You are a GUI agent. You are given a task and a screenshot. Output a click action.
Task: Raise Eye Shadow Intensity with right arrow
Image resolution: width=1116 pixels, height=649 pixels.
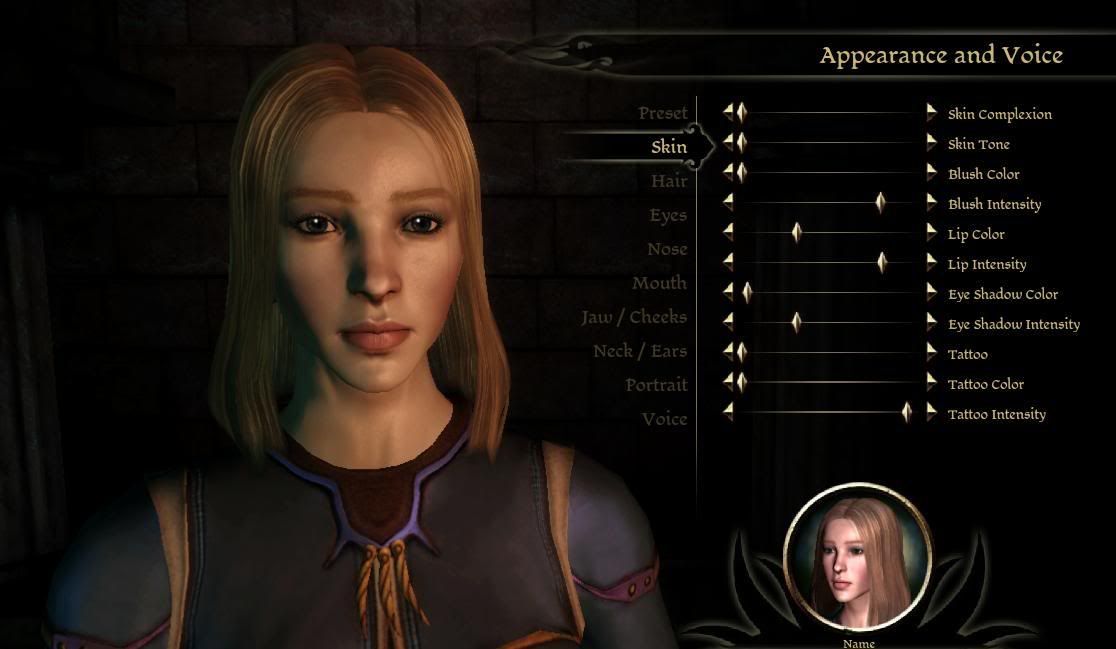932,323
